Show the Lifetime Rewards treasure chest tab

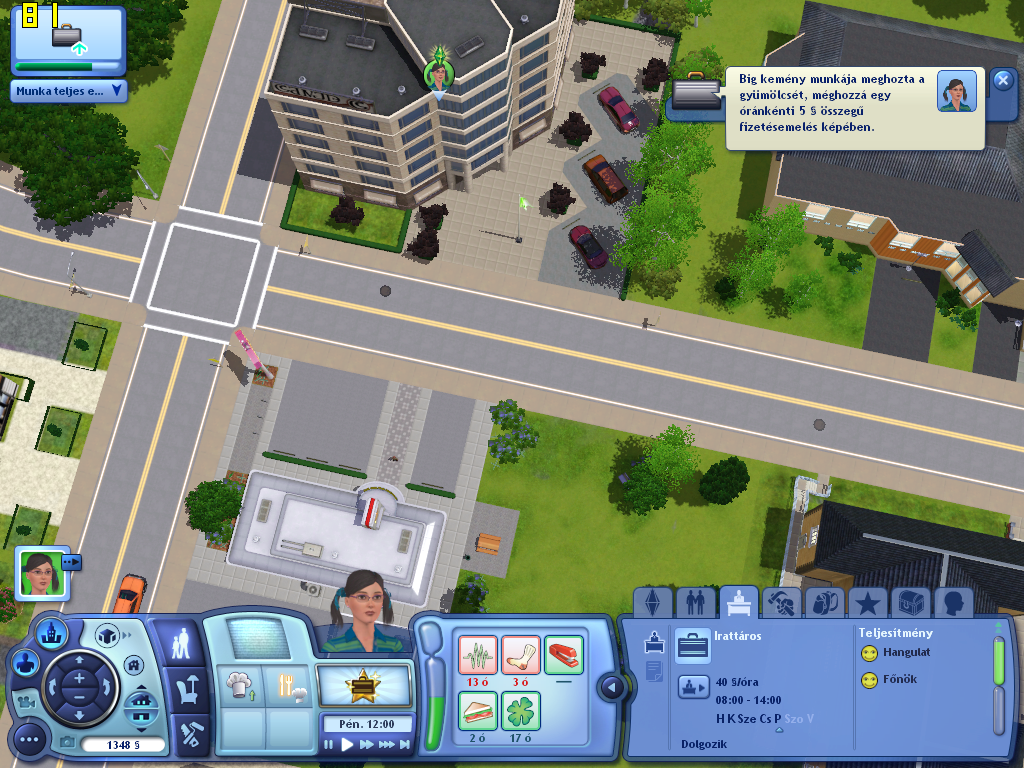[x=910, y=602]
